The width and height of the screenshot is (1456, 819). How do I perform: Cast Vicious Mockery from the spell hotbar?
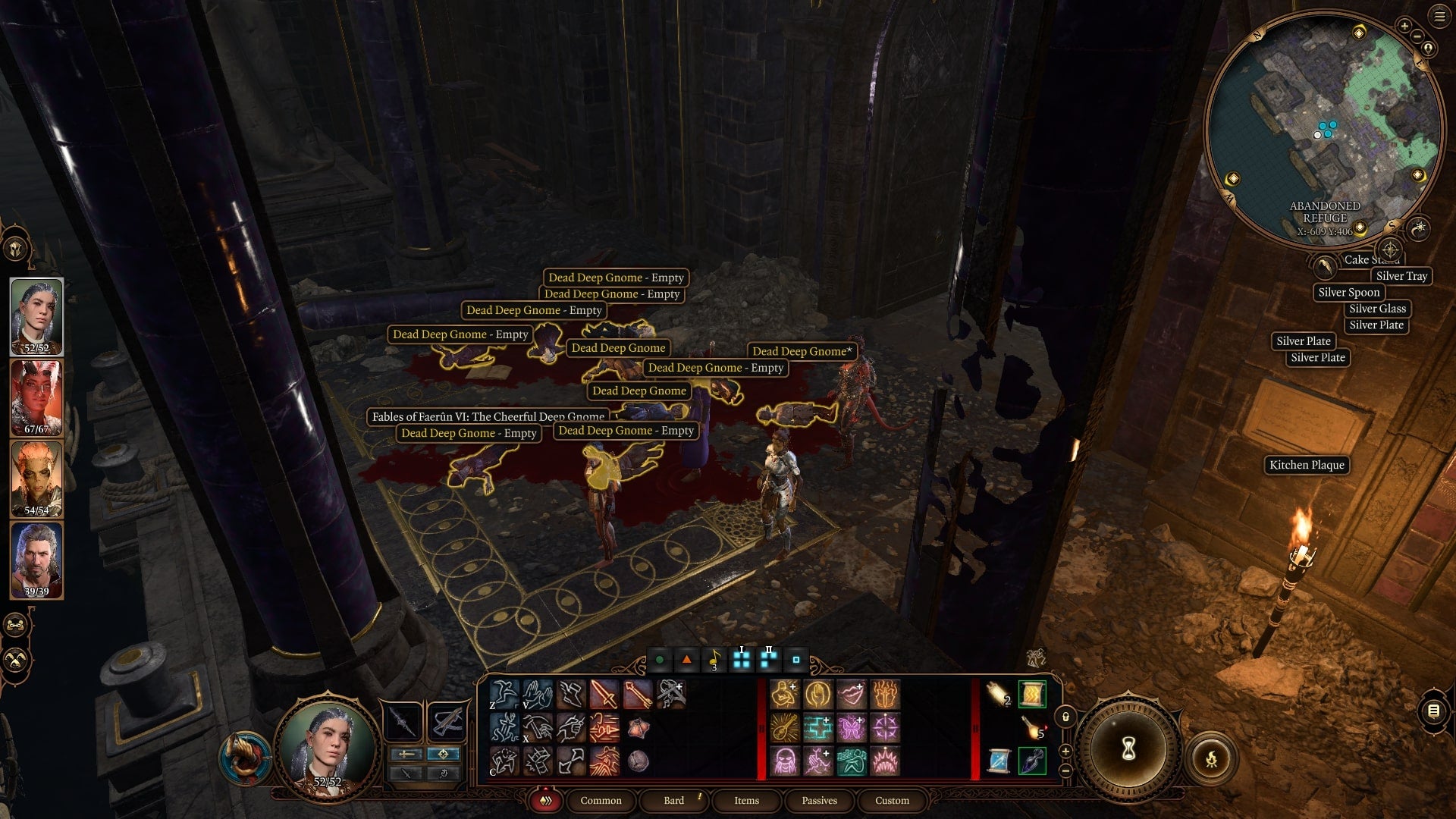pos(849,694)
